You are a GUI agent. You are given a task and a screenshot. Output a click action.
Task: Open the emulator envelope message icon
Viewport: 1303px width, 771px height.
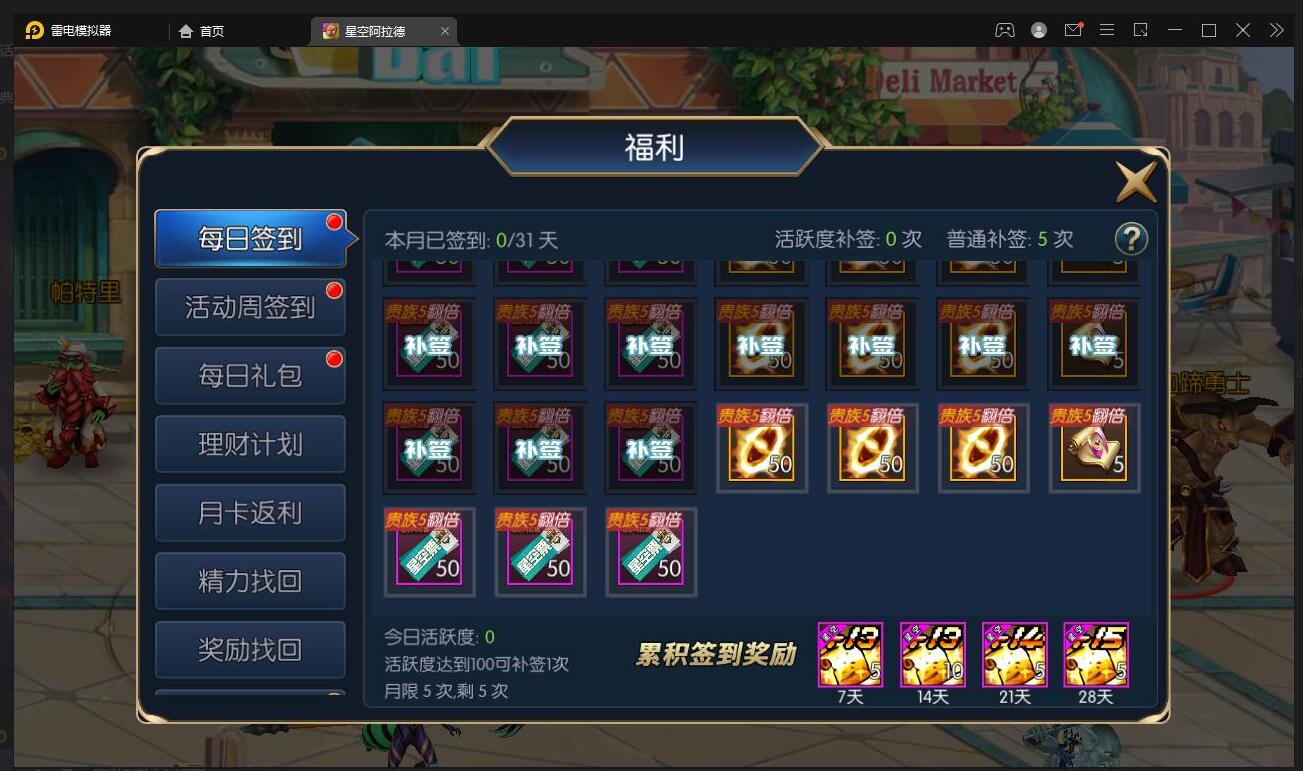click(x=1073, y=29)
